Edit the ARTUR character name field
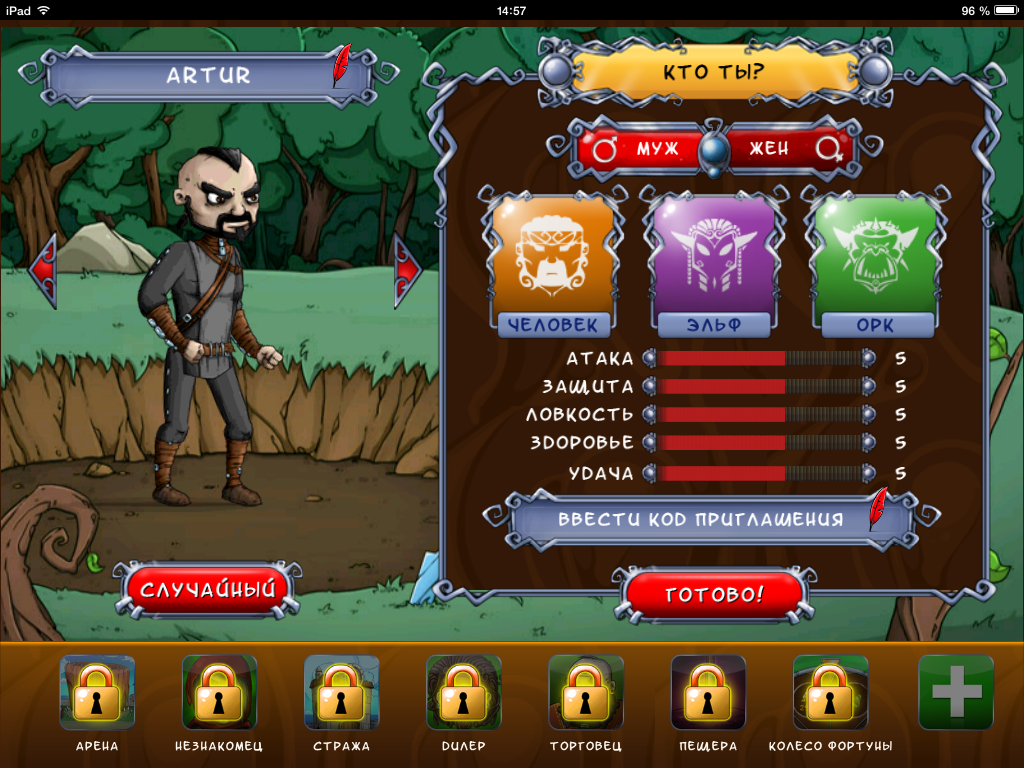1024x768 pixels. point(208,76)
